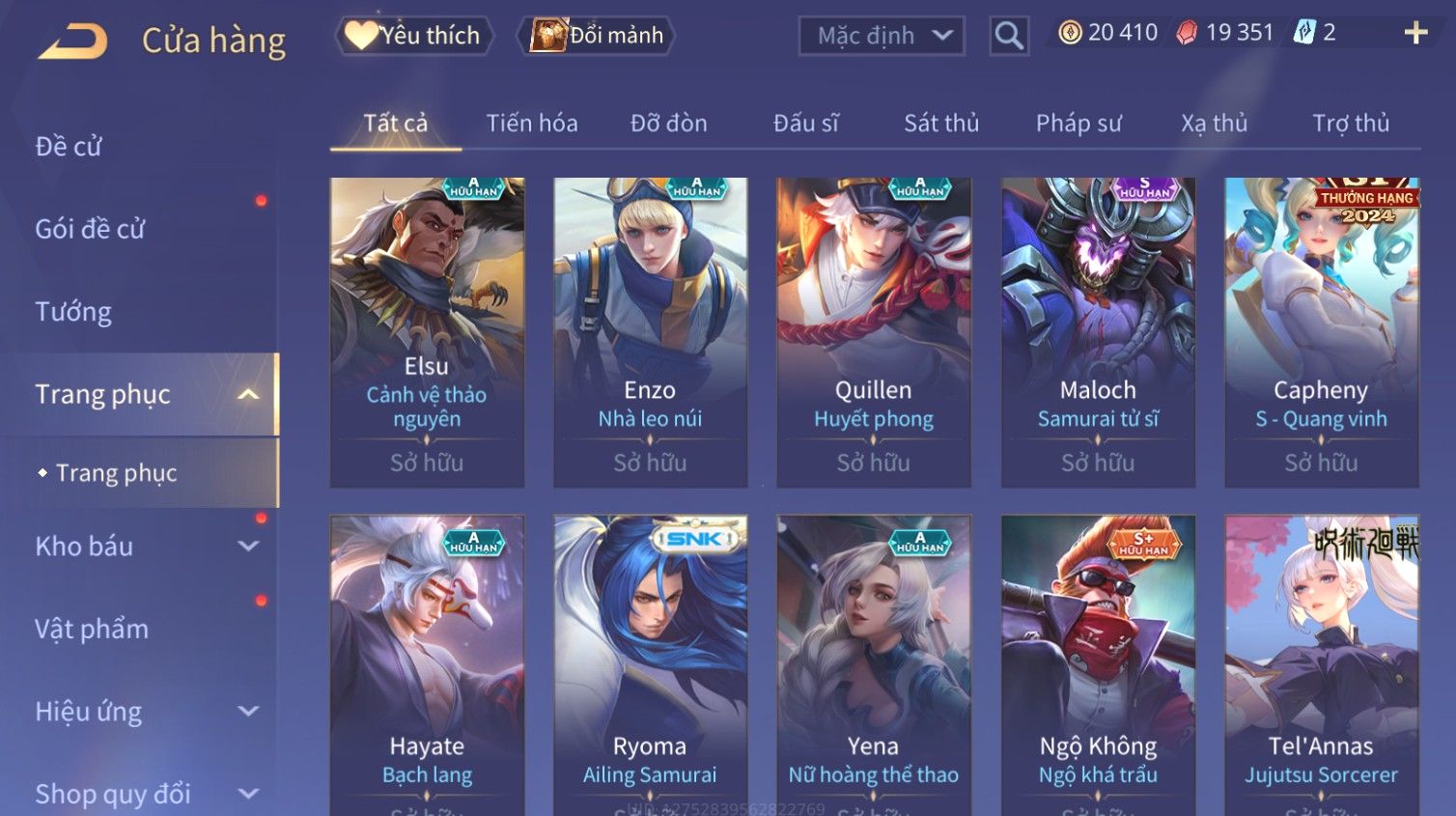The height and width of the screenshot is (816, 1456).
Task: Go back using the arrow button
Action: pos(72,41)
